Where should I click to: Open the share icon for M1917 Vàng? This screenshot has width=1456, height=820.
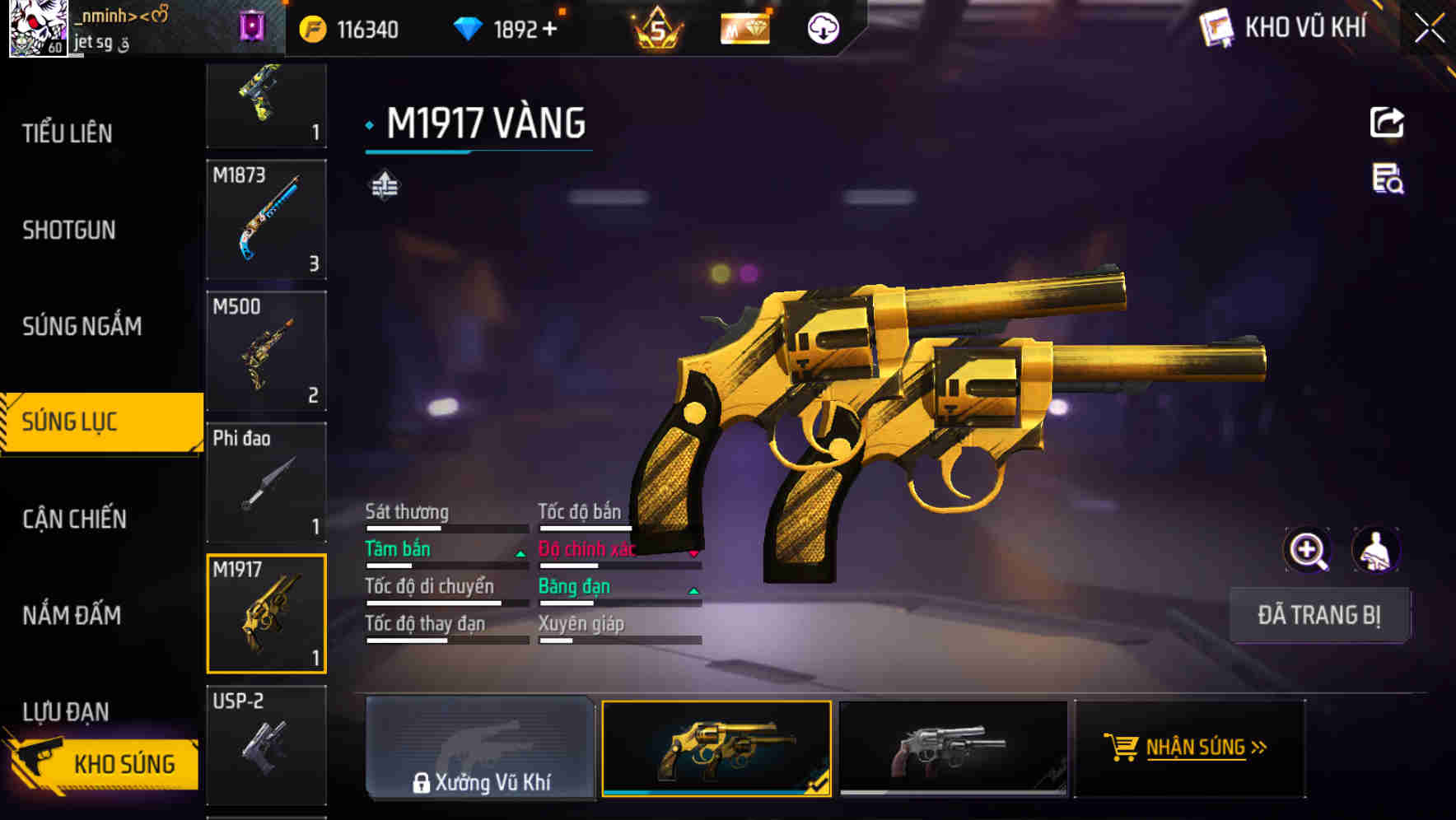click(1387, 122)
